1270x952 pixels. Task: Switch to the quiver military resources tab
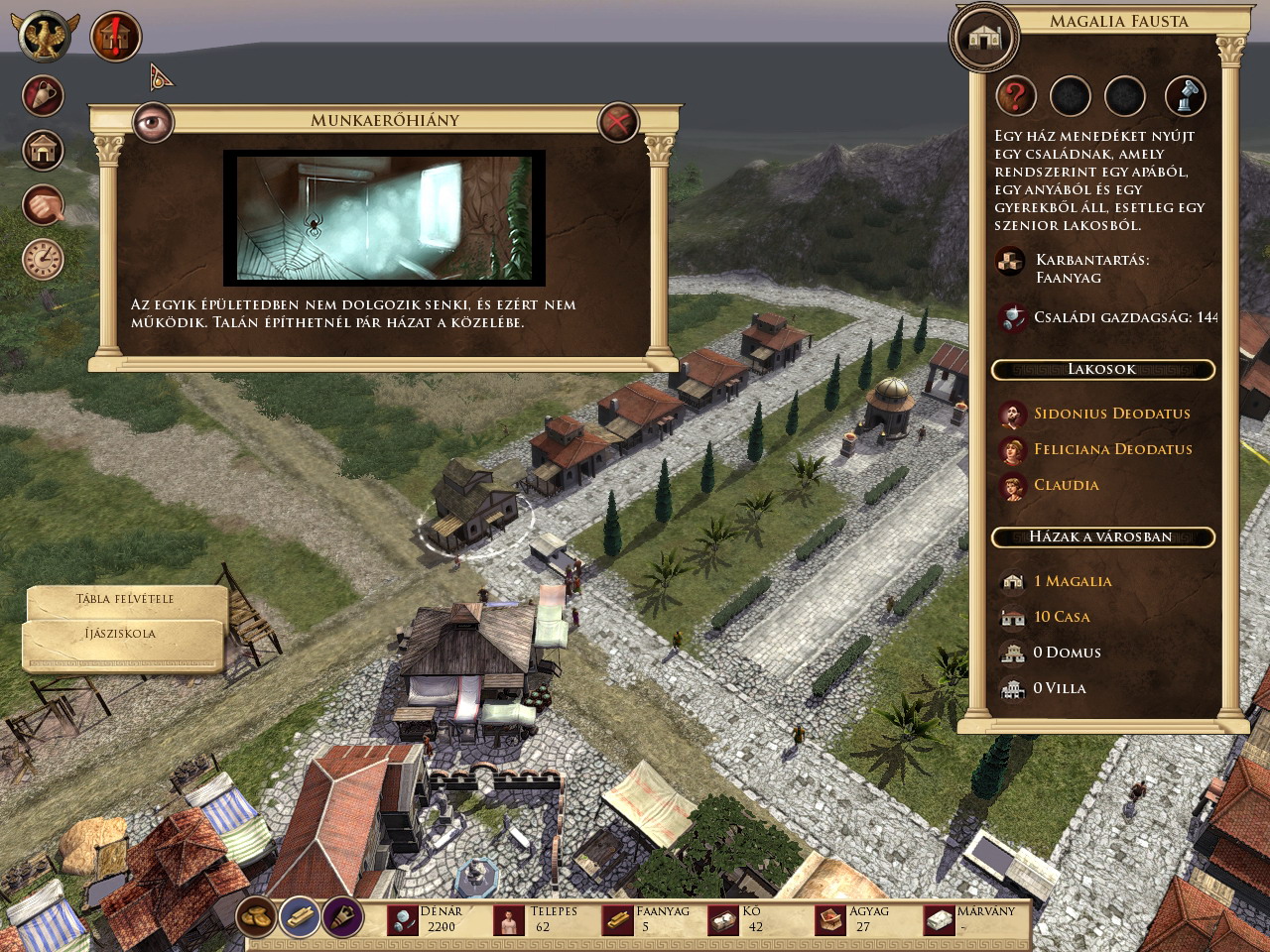click(341, 917)
